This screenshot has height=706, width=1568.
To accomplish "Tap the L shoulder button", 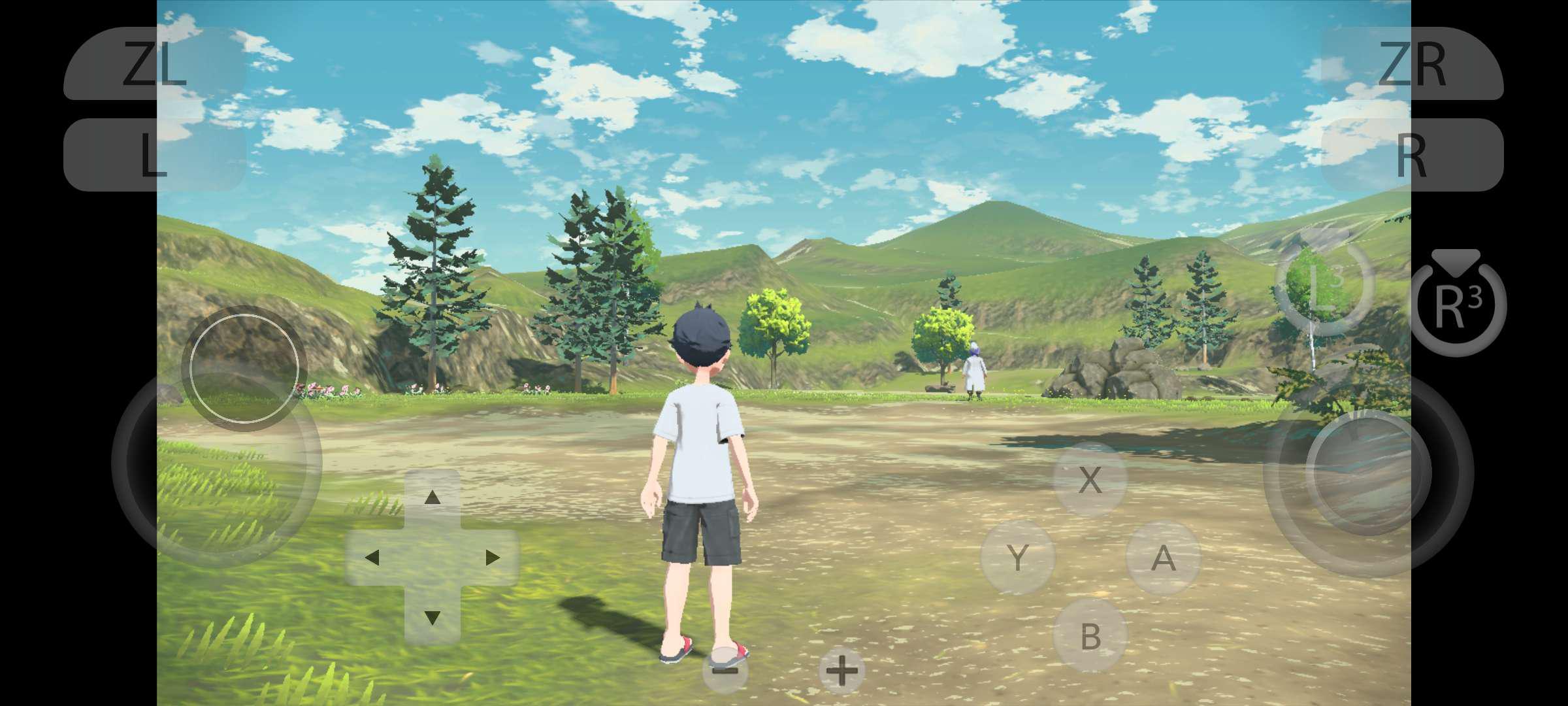I will point(155,155).
